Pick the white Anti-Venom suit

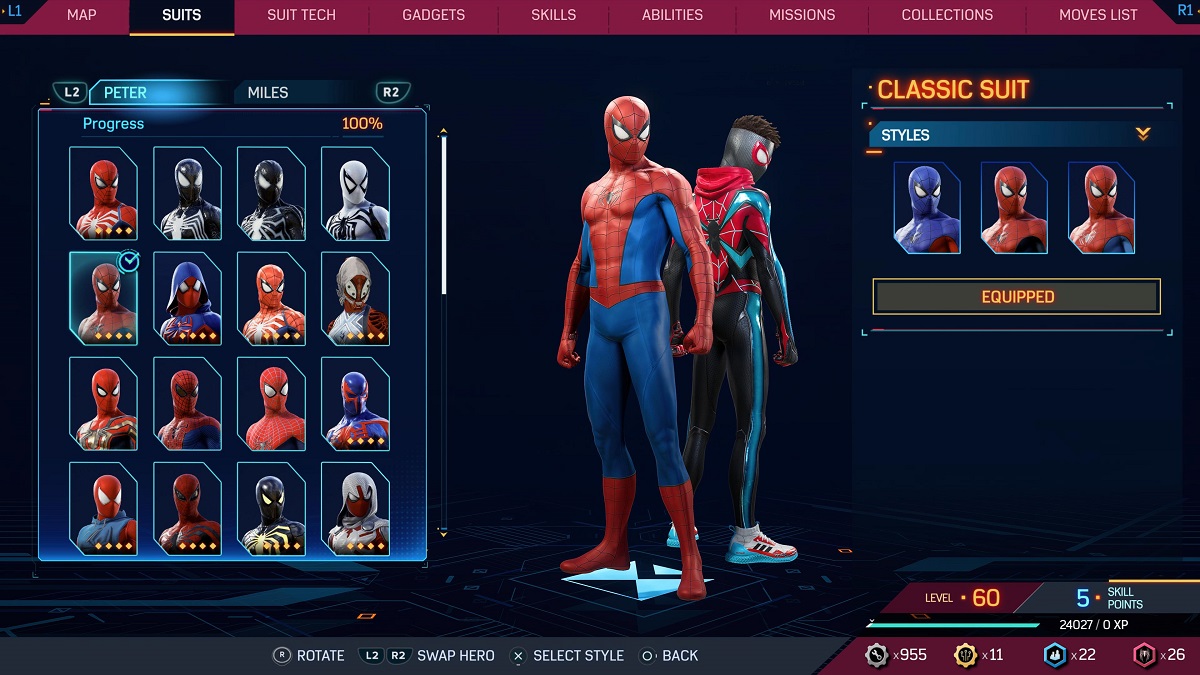tap(355, 193)
